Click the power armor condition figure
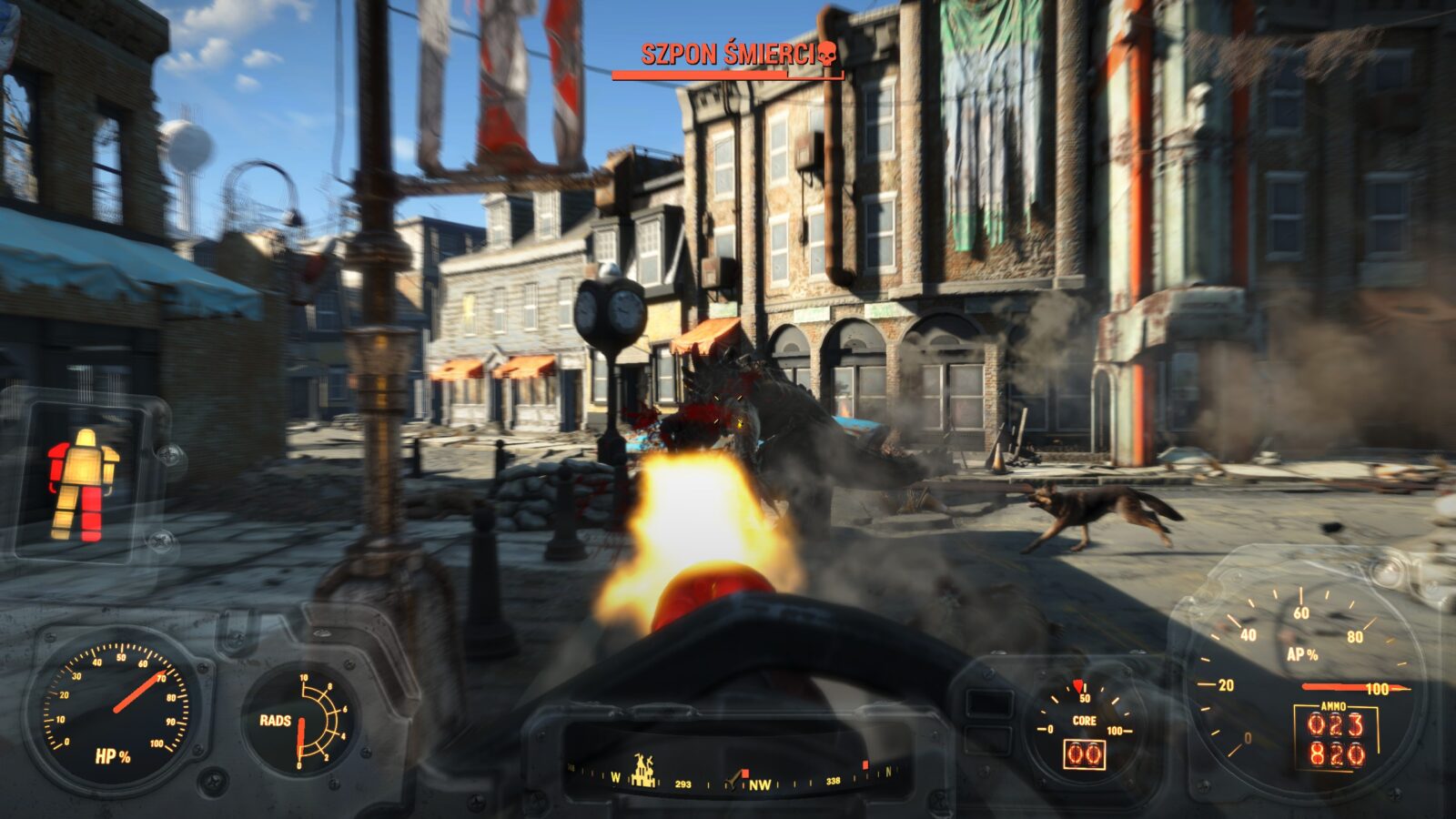This screenshot has width=1456, height=819. (x=83, y=485)
